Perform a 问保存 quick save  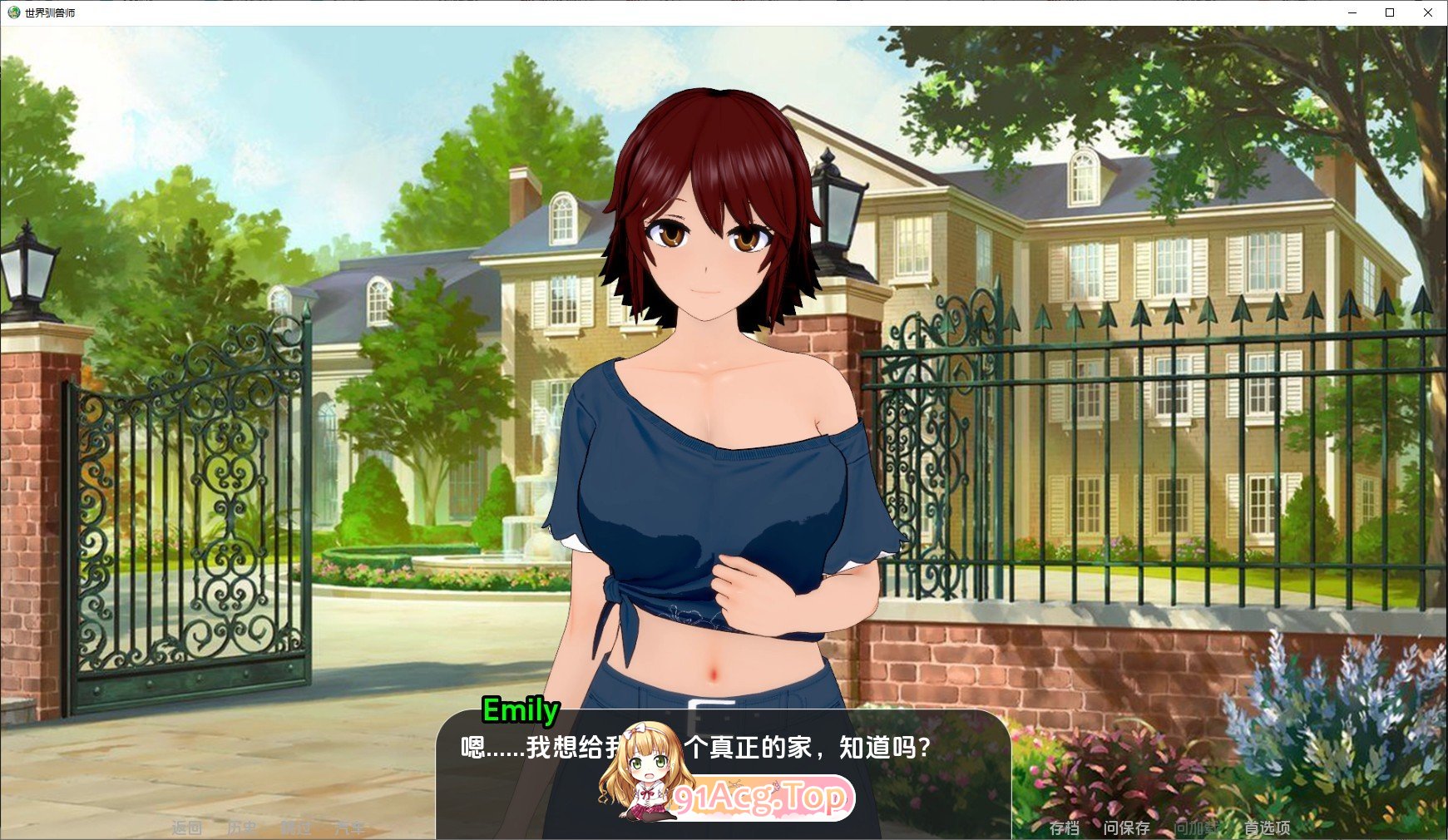pyautogui.click(x=1127, y=826)
